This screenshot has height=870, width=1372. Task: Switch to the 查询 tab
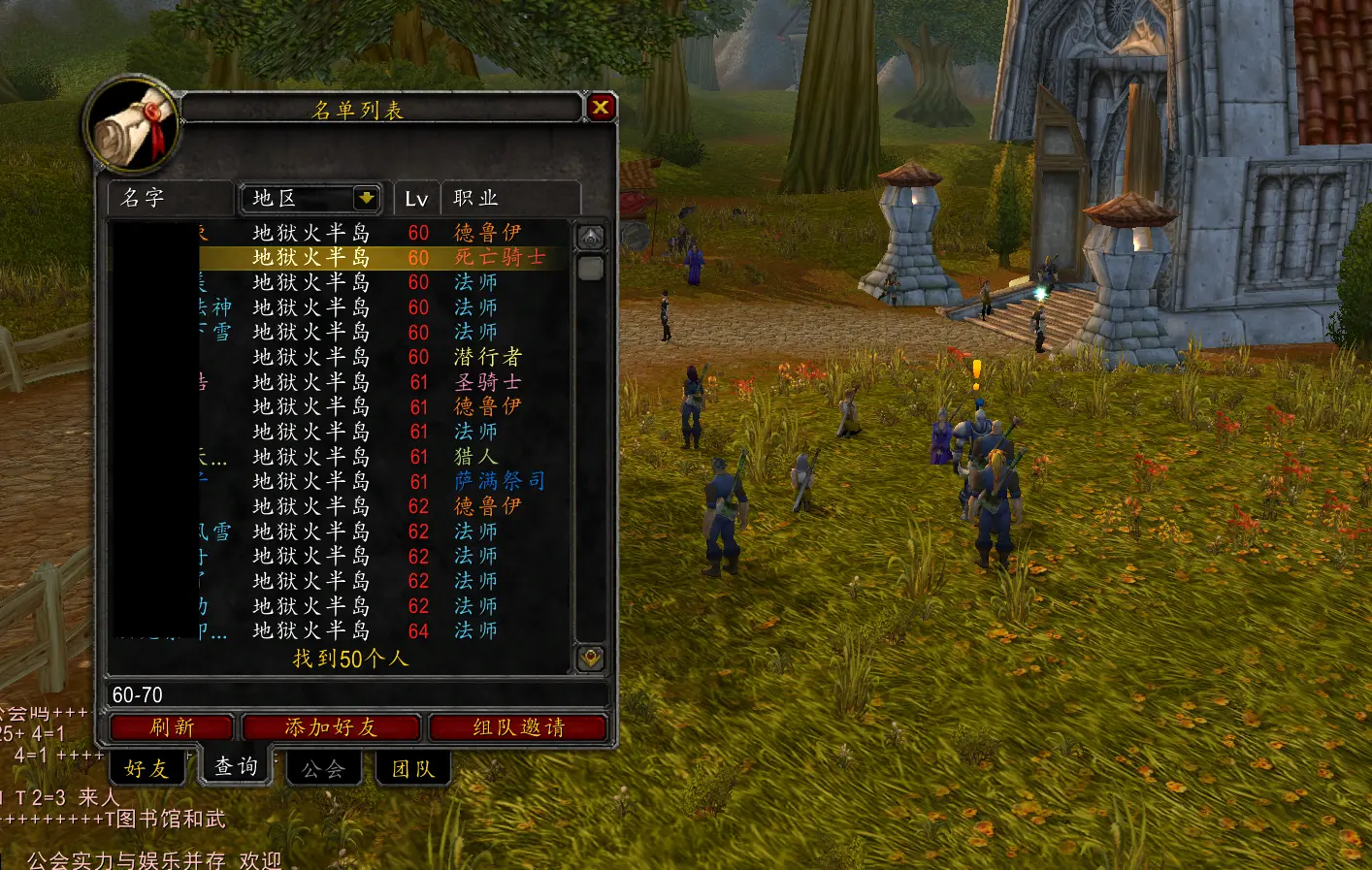(x=236, y=767)
